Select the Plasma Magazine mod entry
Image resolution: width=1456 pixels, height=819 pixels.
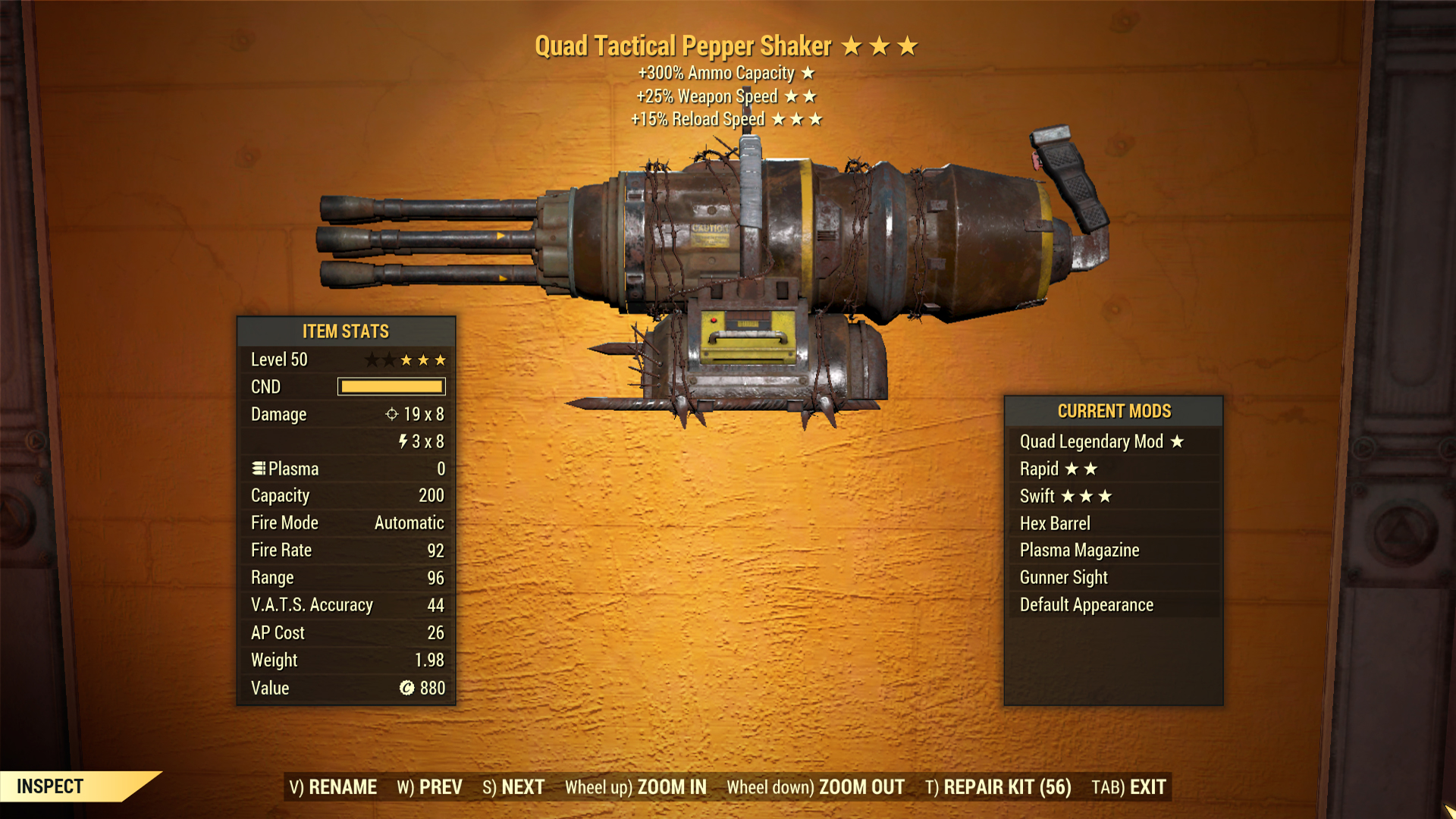(x=1112, y=551)
